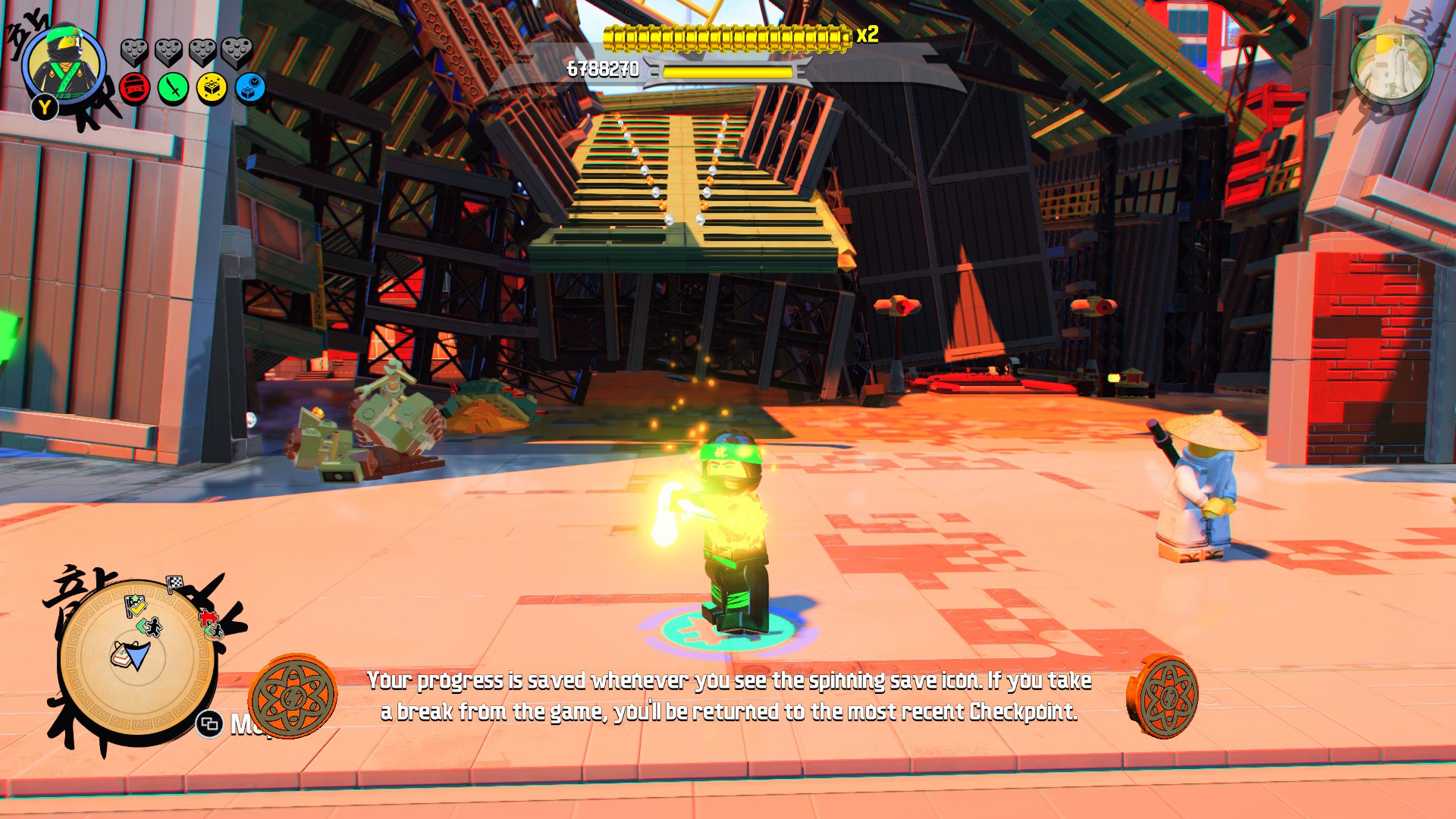Screen dimensions: 1456x819
Task: Toggle the yellow checkmark flag minimap marker
Action: (x=136, y=605)
